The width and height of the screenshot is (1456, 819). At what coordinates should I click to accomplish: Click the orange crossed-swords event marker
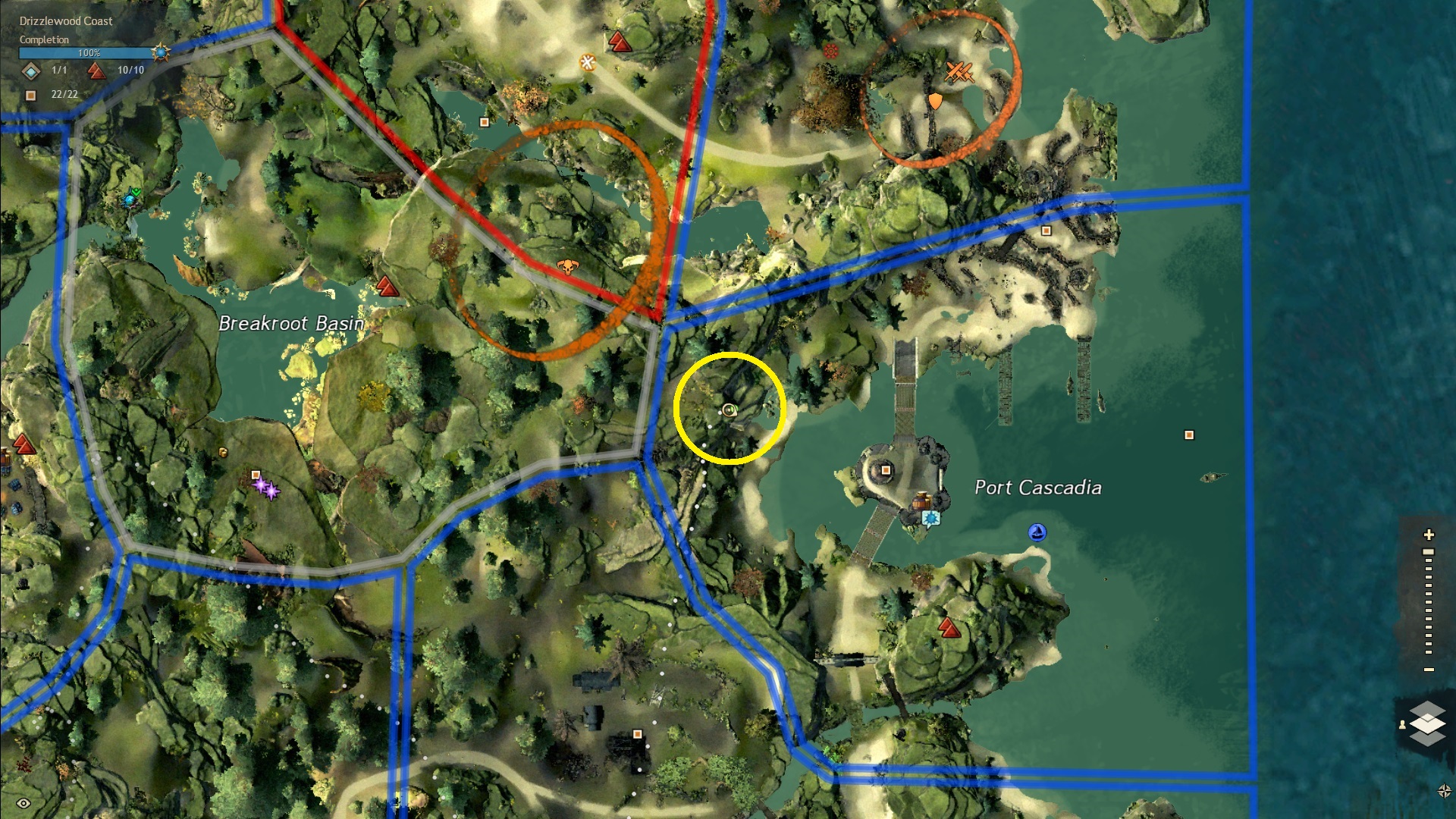click(x=959, y=73)
